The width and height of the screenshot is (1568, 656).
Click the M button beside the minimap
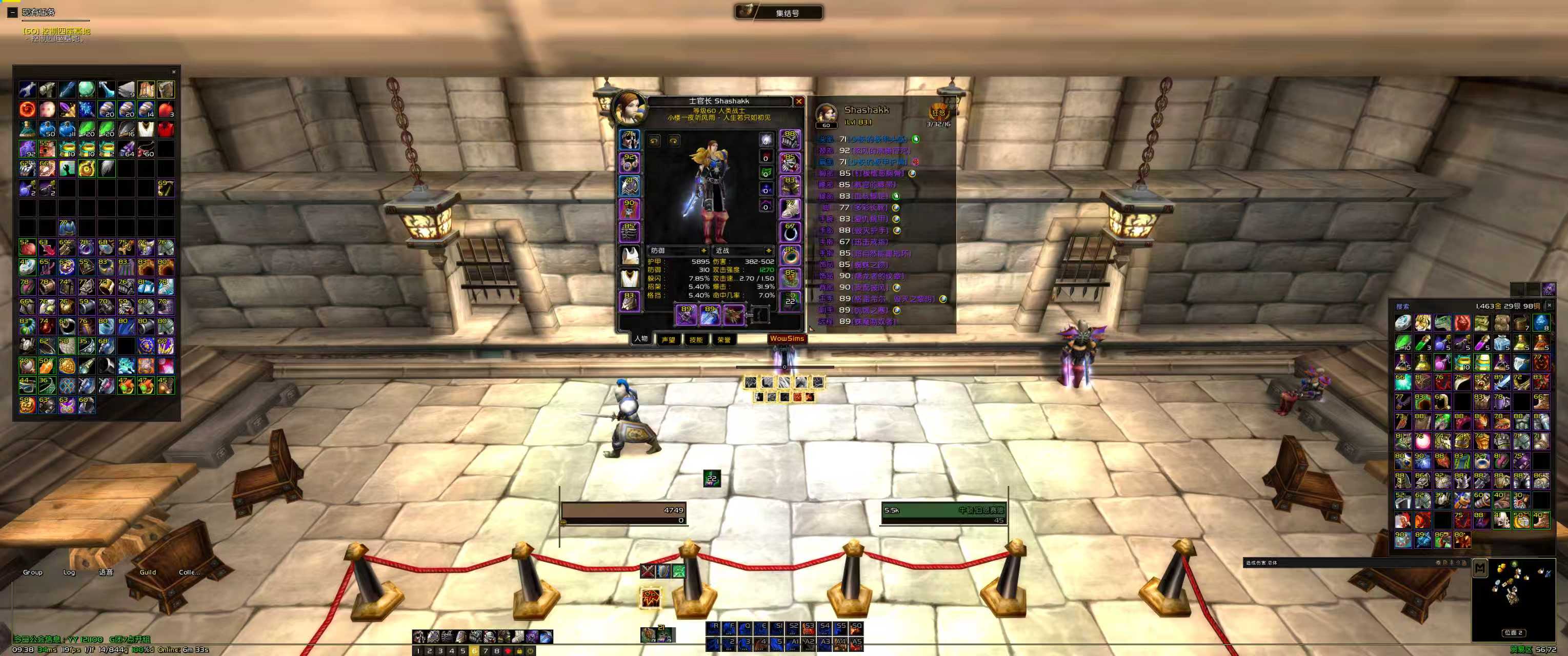pos(1480,568)
